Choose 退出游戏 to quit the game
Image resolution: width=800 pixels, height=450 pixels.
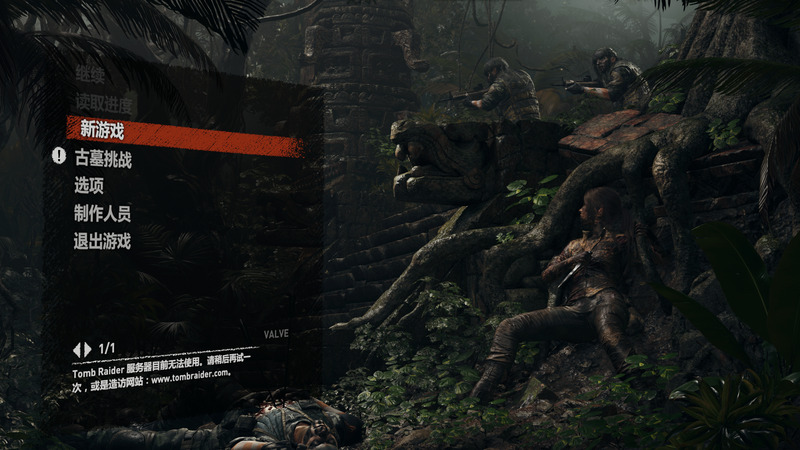pyautogui.click(x=102, y=241)
